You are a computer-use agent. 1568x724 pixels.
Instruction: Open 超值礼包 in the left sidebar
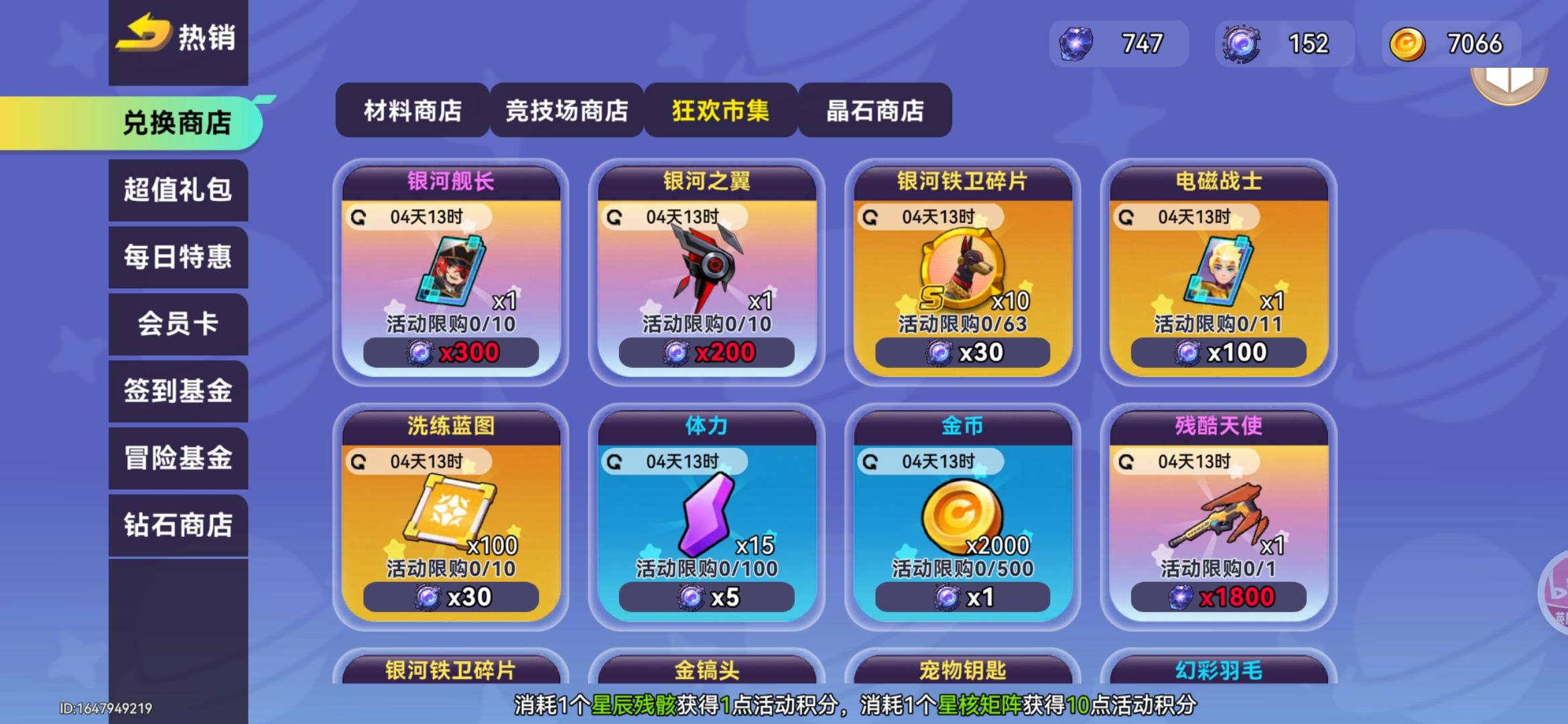(x=178, y=191)
